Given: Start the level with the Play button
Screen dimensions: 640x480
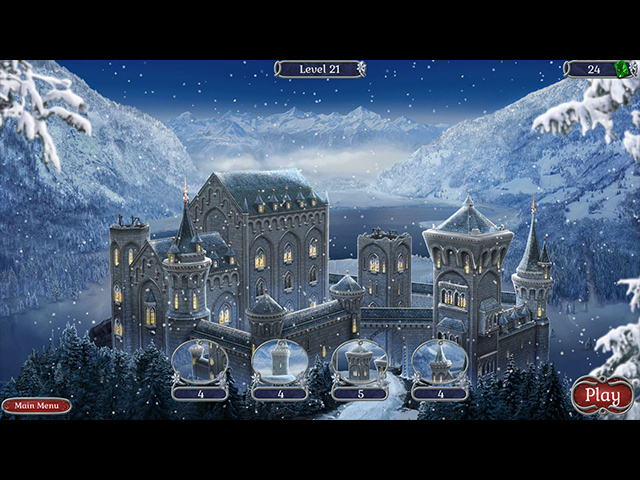Looking at the screenshot, I should point(602,395).
